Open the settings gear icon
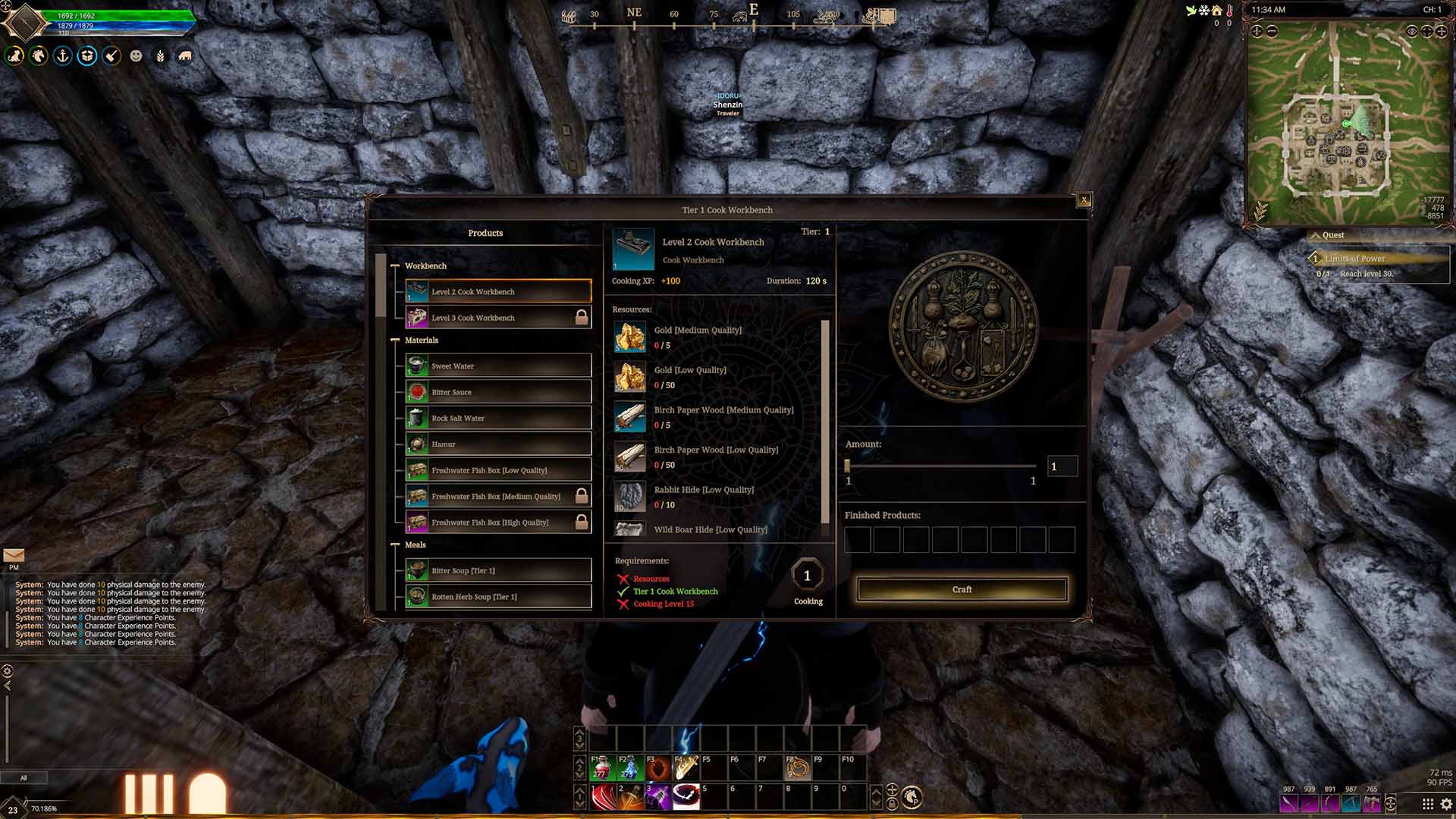The width and height of the screenshot is (1456, 819). point(1446,804)
